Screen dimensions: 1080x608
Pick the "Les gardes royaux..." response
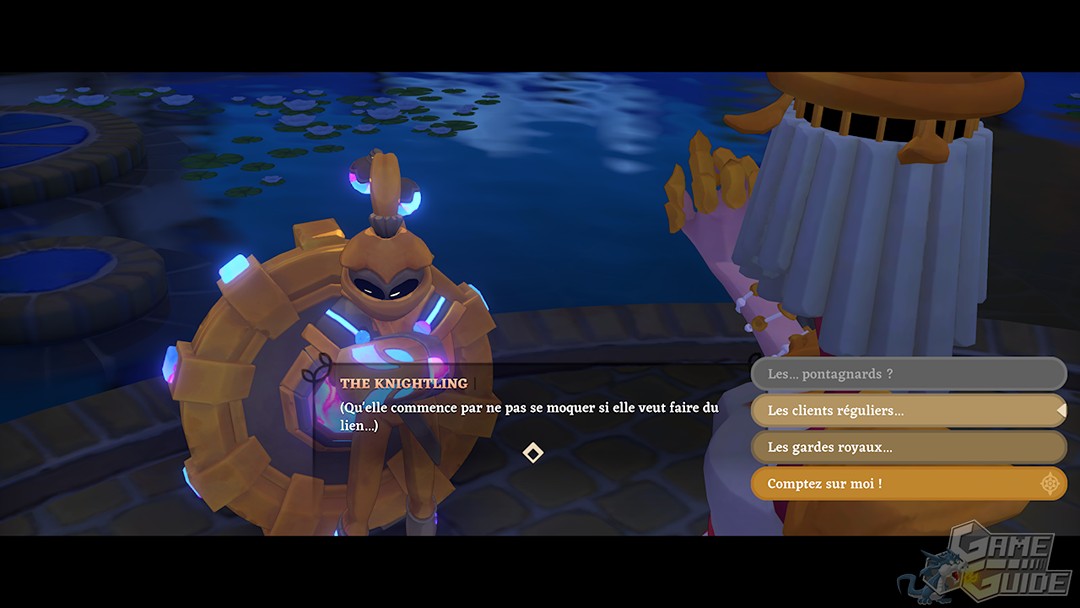click(x=908, y=447)
